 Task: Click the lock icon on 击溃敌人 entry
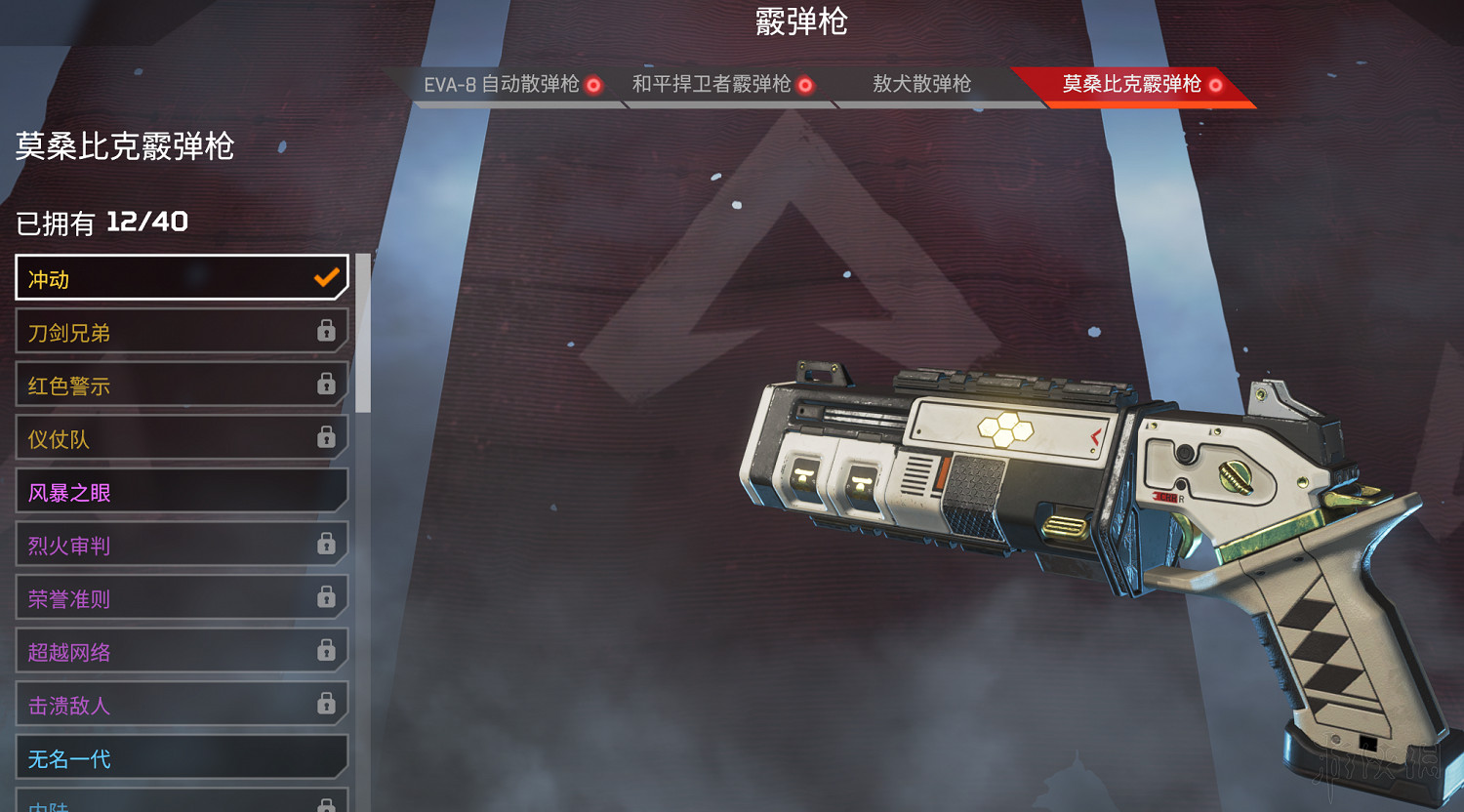(x=328, y=703)
